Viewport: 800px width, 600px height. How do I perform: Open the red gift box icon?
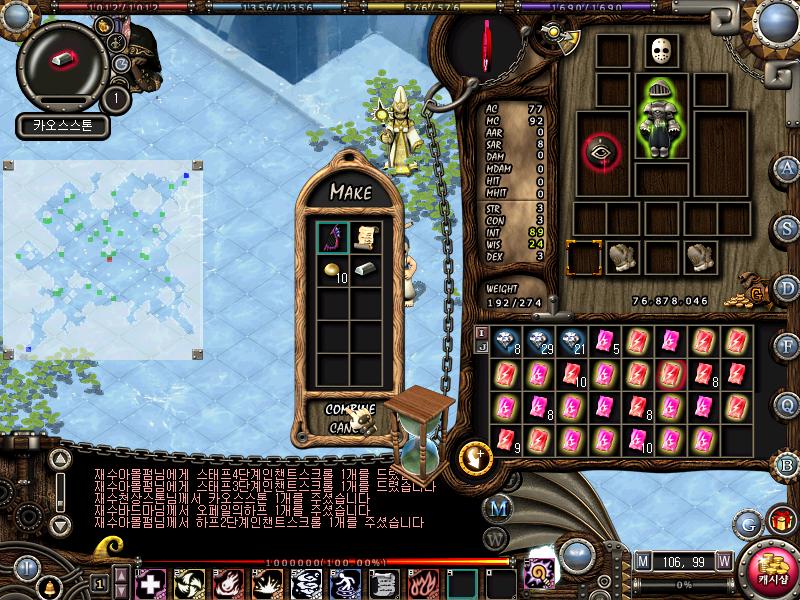778,521
